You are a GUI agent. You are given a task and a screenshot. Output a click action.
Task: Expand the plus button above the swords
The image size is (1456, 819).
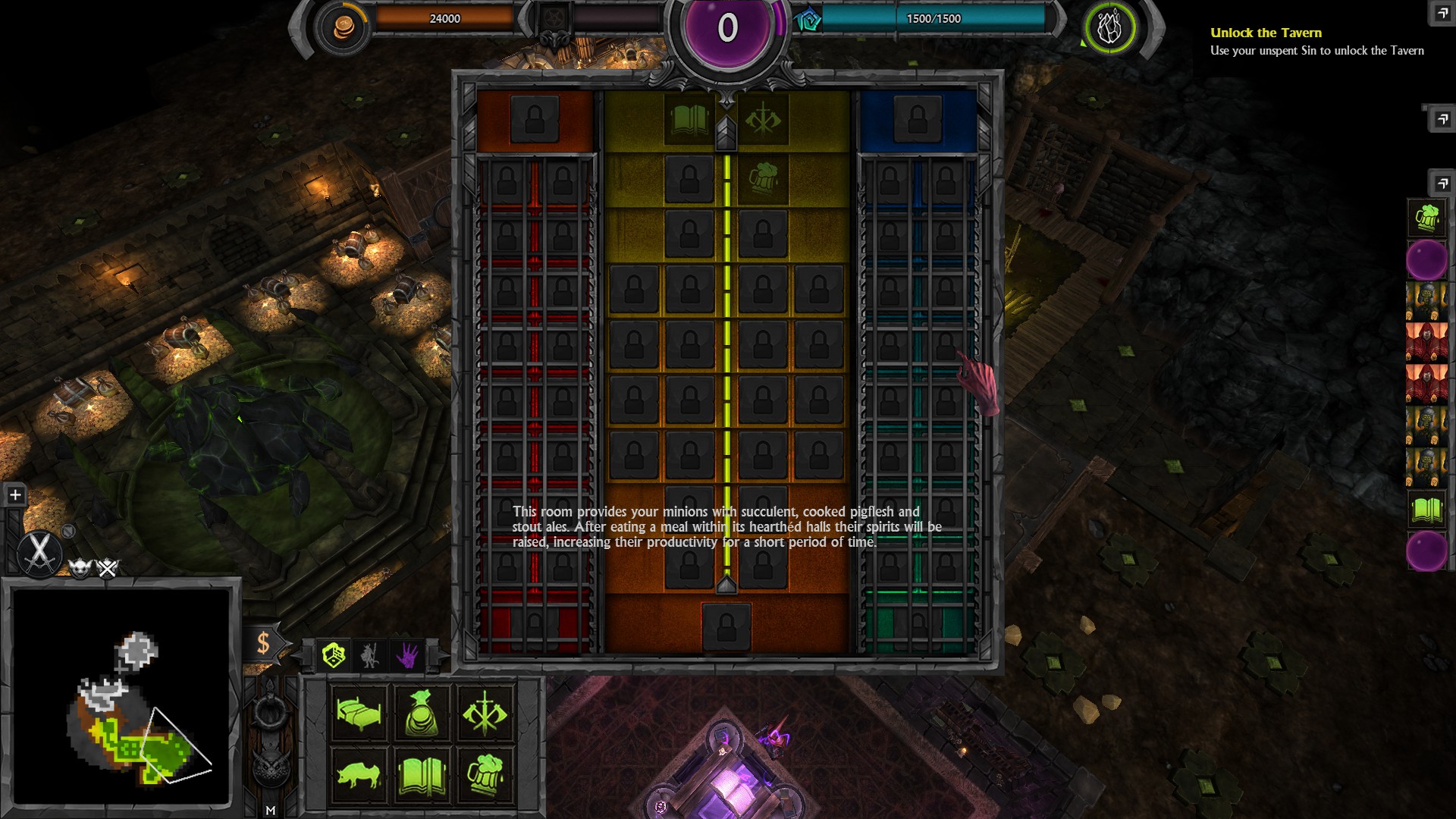tap(15, 495)
